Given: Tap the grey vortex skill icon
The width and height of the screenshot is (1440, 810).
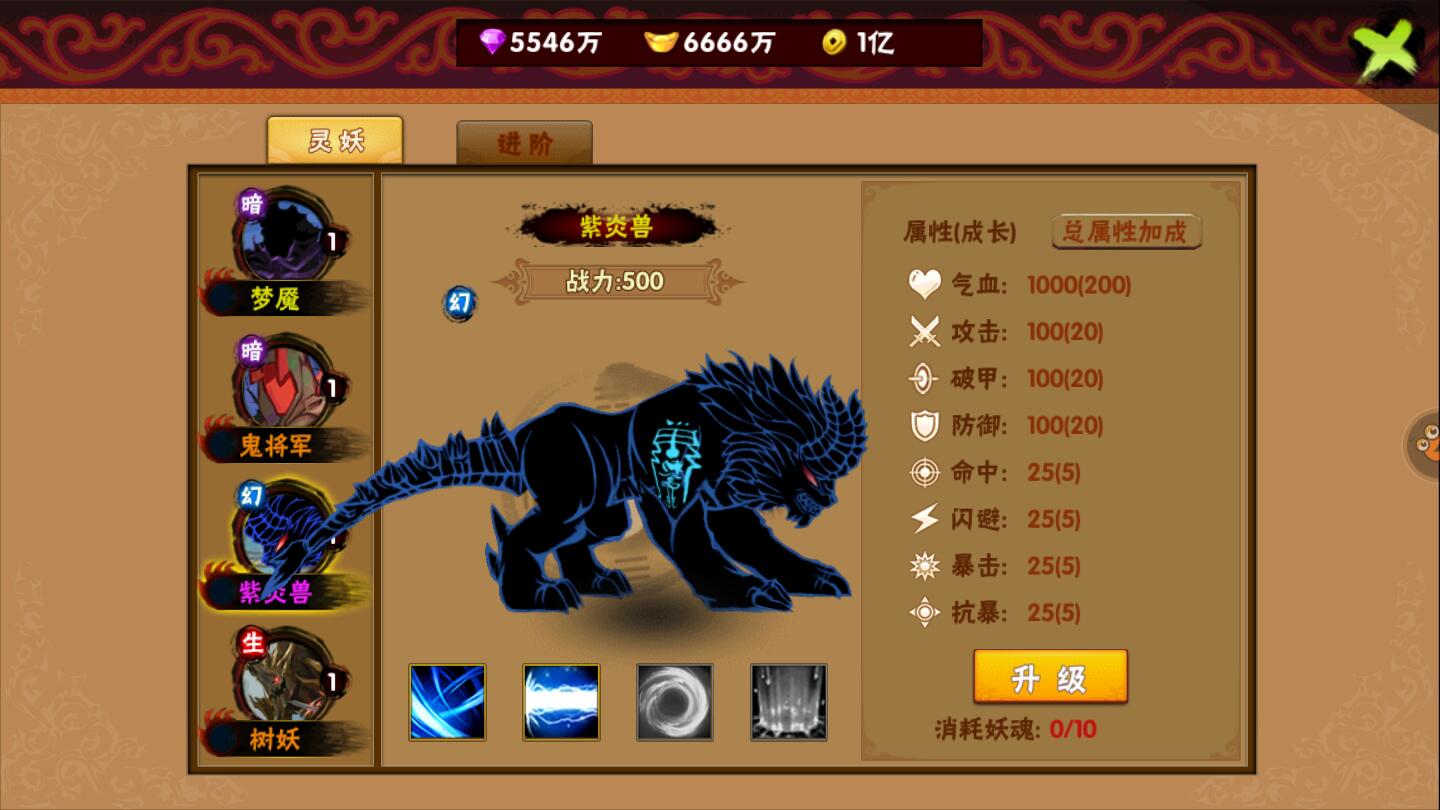Looking at the screenshot, I should click(x=675, y=702).
